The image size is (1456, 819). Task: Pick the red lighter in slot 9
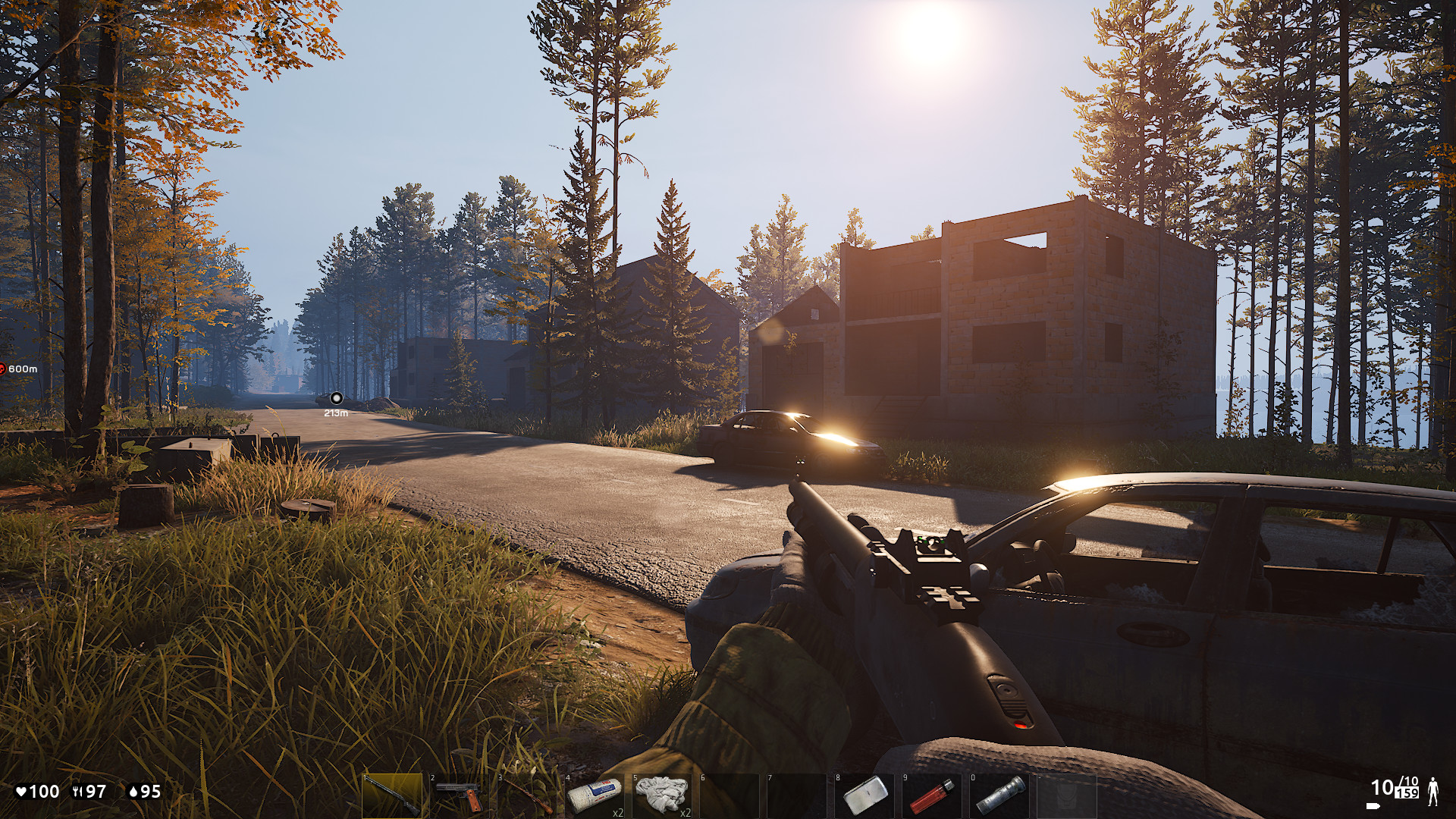(932, 795)
